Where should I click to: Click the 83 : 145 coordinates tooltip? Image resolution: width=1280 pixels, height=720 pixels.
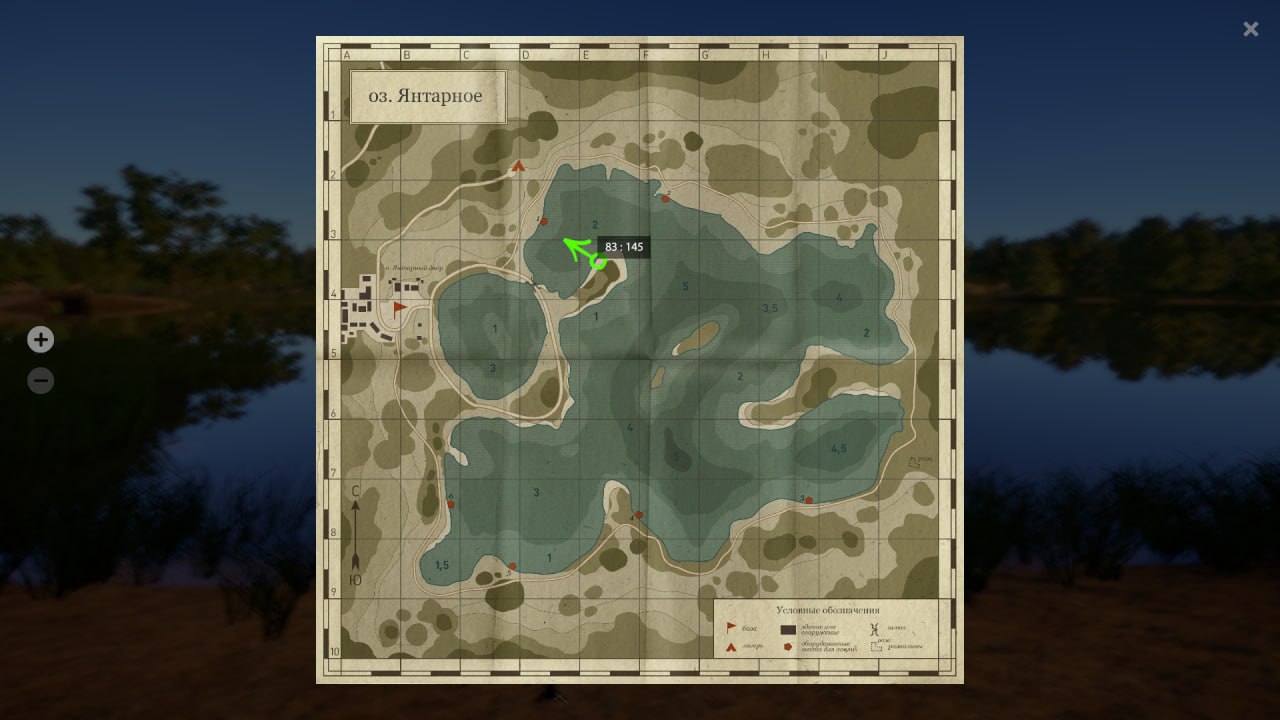click(624, 247)
